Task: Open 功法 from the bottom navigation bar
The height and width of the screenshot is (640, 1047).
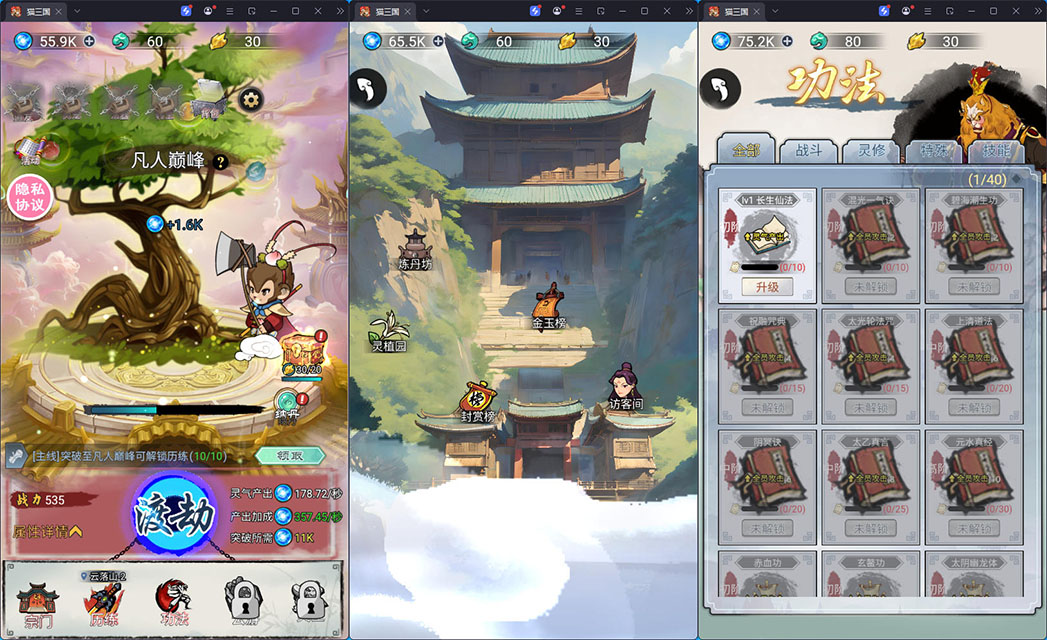Action: click(173, 601)
